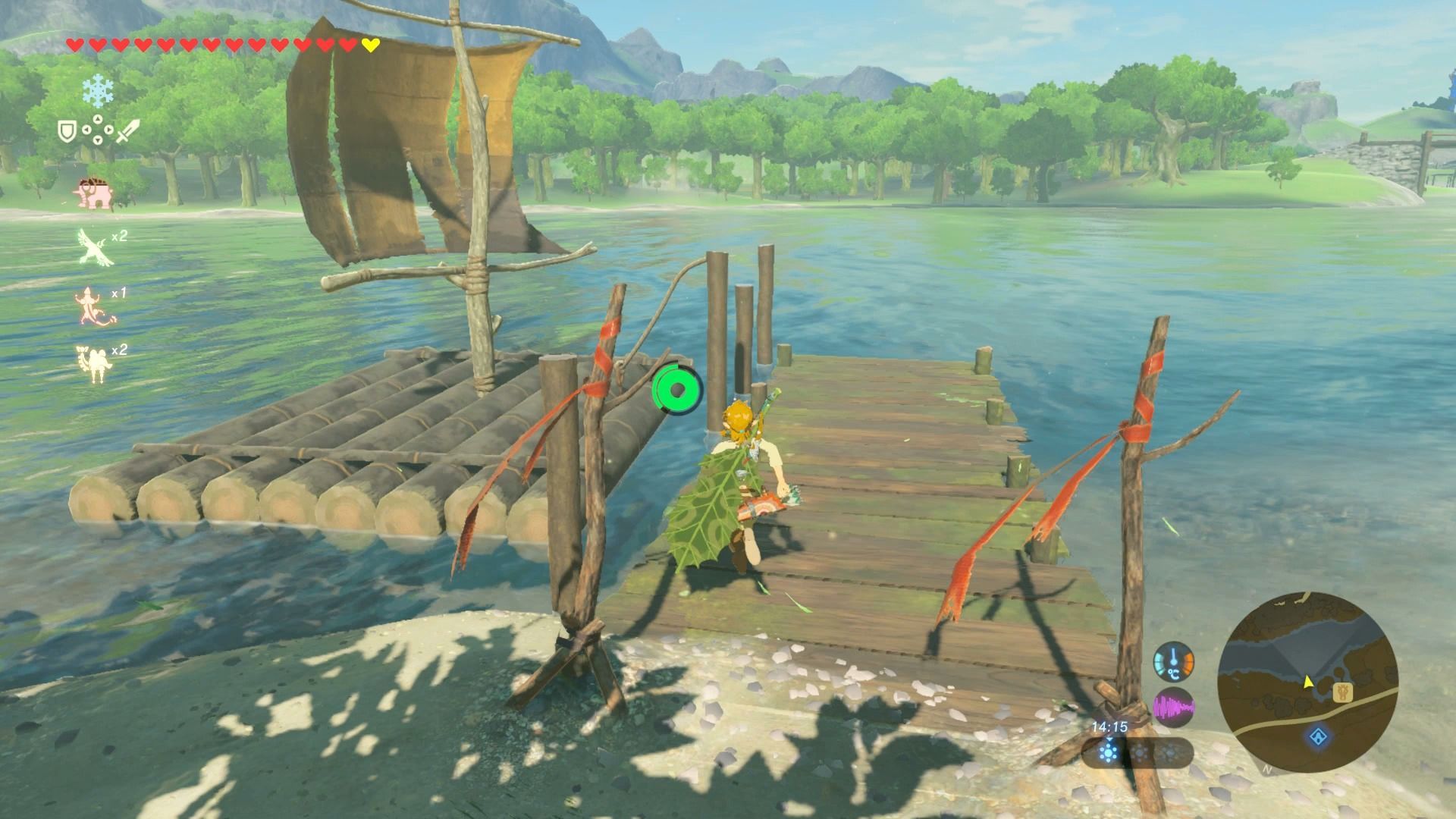Open the sword weapon quick-select icon
The image size is (1456, 819).
click(128, 131)
